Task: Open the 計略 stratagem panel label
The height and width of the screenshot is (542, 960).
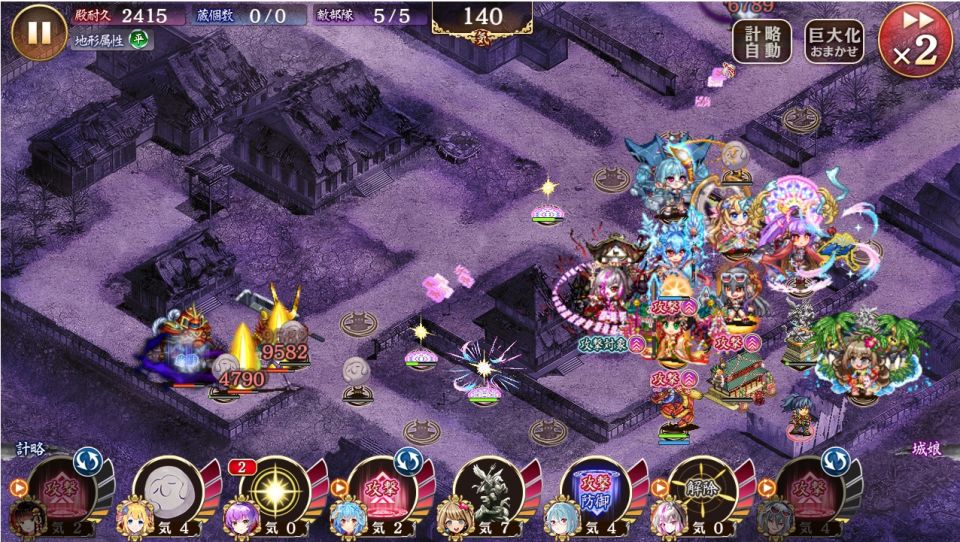Action: 28,451
